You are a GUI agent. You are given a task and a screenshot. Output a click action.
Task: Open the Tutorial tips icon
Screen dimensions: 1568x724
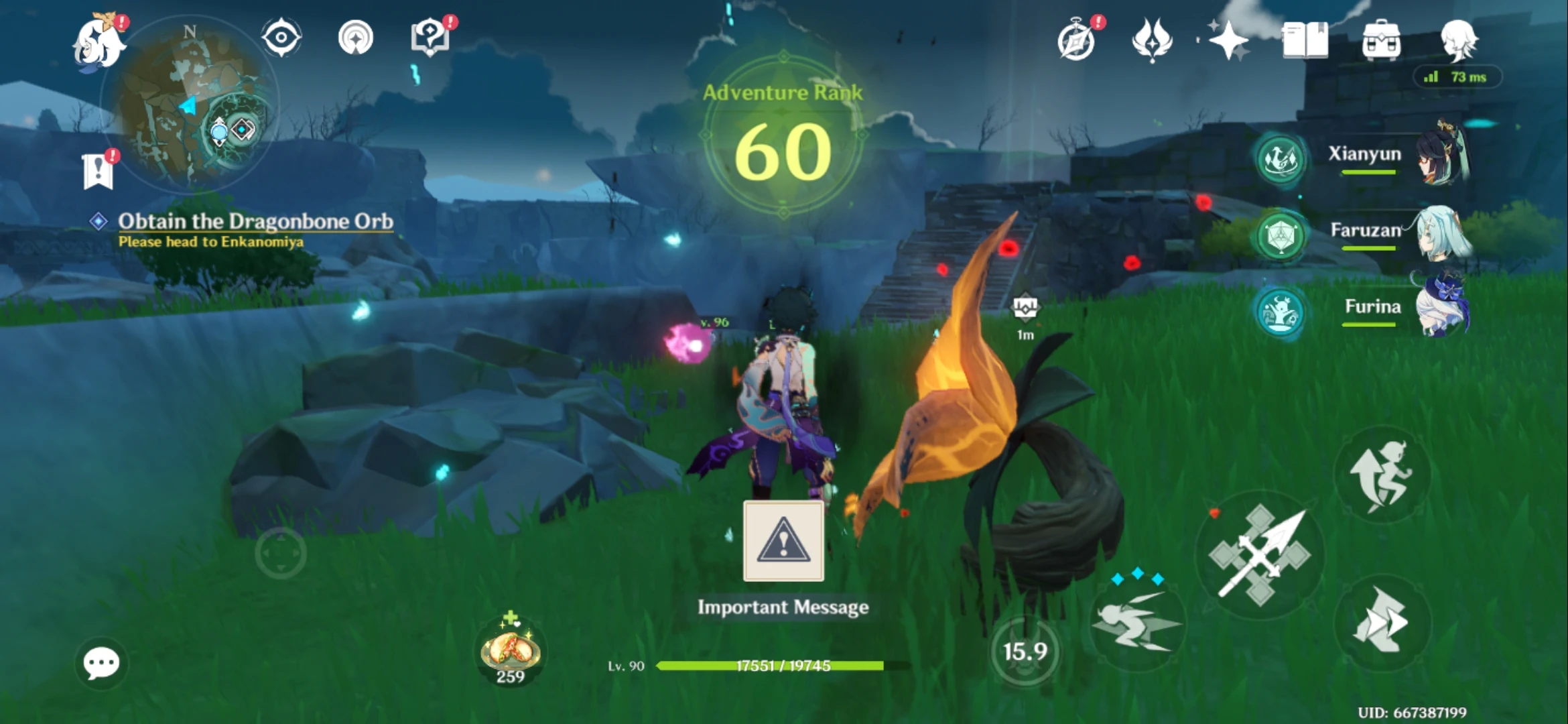pyautogui.click(x=431, y=37)
